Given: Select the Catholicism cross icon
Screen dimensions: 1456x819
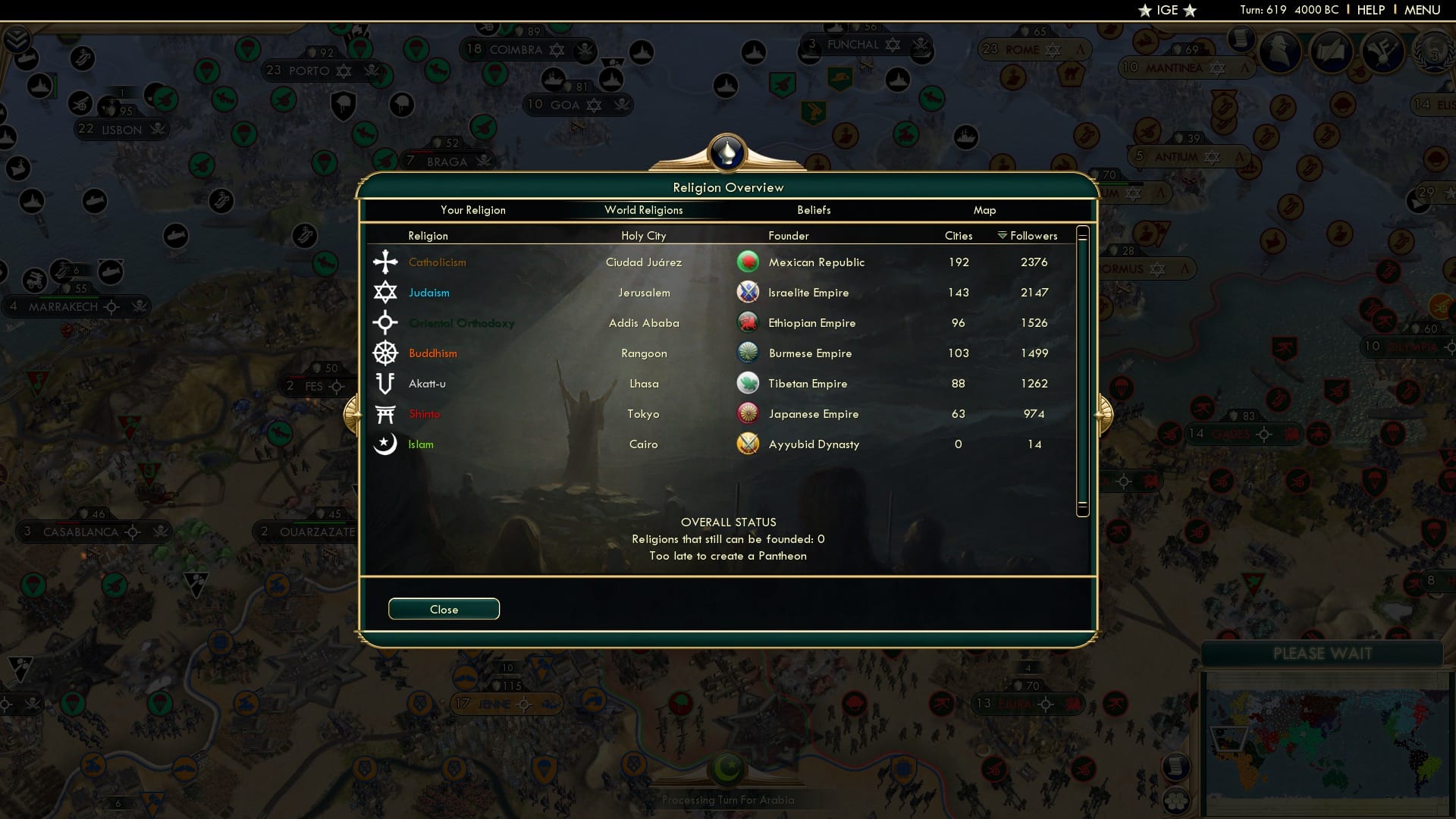Looking at the screenshot, I should (x=385, y=262).
